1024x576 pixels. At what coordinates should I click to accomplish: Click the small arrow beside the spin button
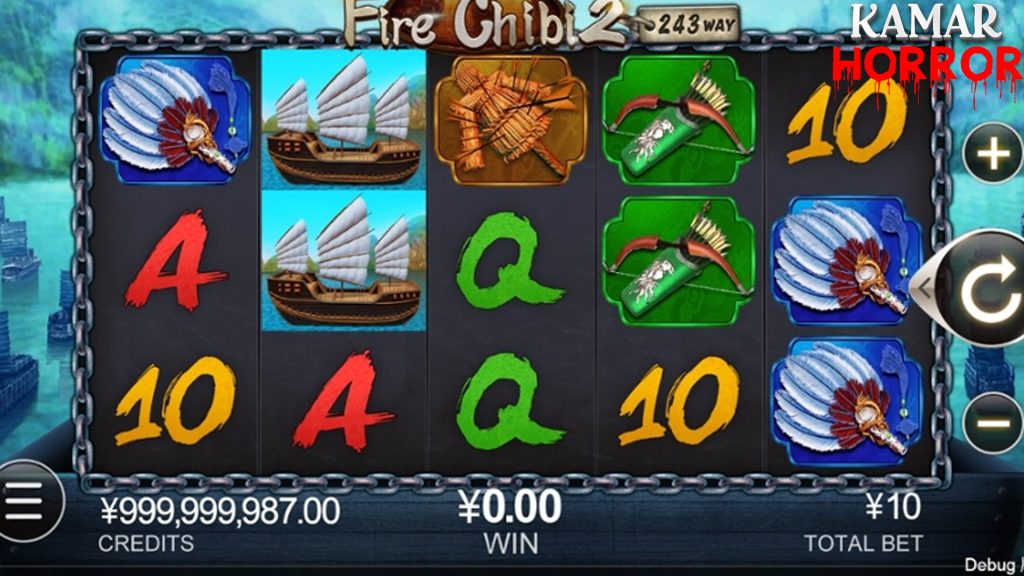pos(925,288)
